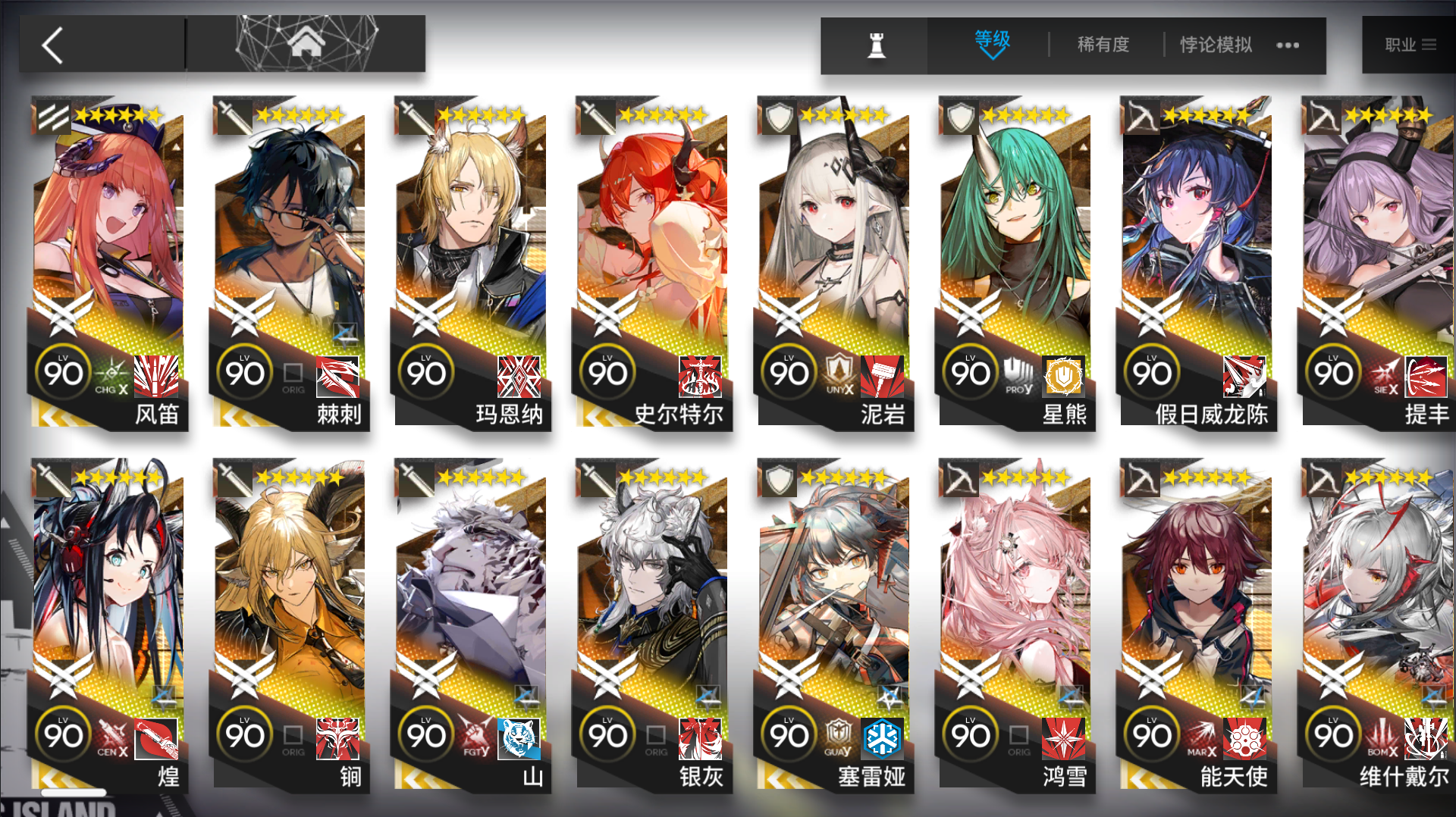Expand the hamburger menu beside 职业
Screen dimensions: 1456x817
click(x=1429, y=44)
